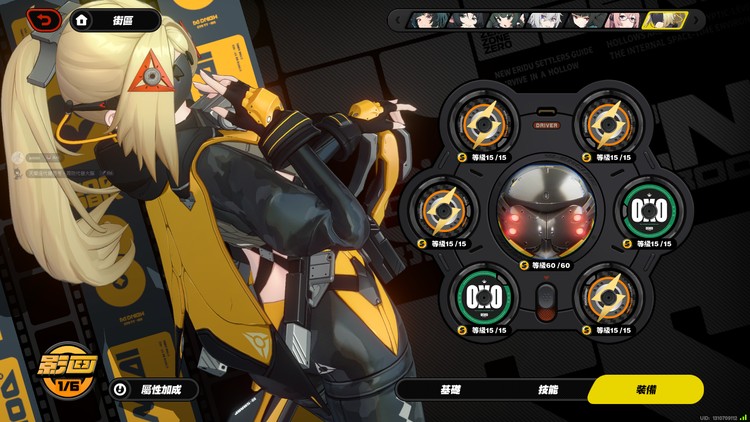Switch to the 基礎 tab

pyautogui.click(x=450, y=389)
